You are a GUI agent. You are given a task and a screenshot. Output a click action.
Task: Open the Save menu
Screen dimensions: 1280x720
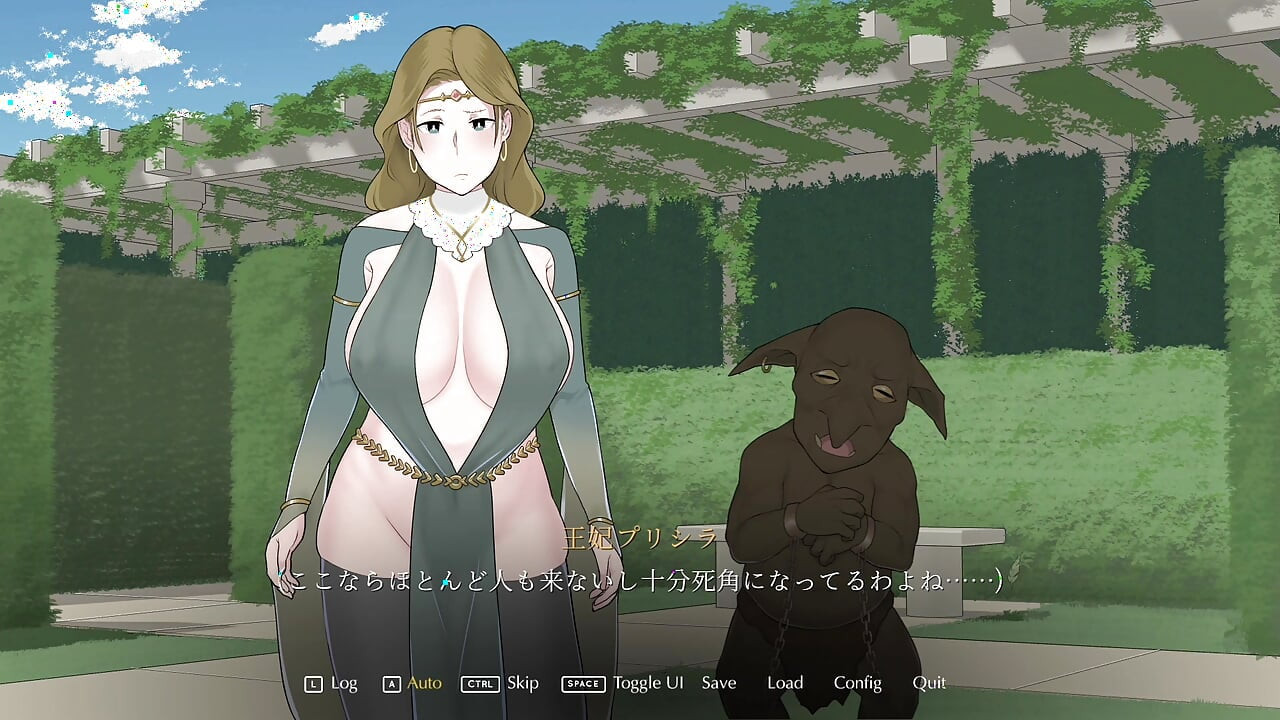pos(718,683)
